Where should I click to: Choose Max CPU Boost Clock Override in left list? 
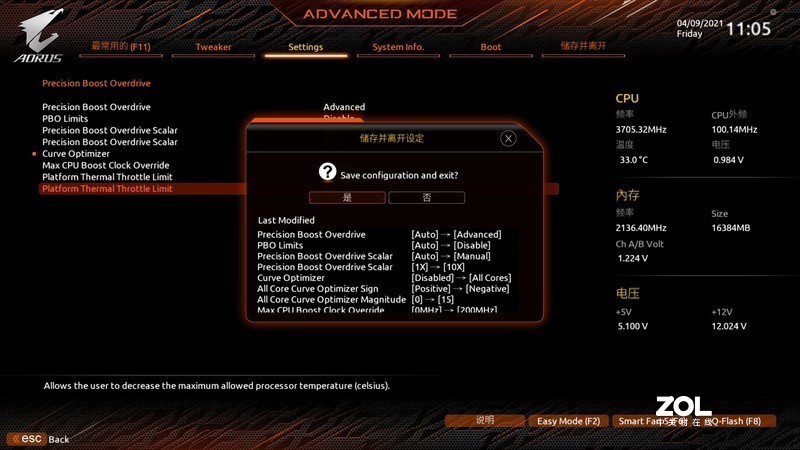click(x=106, y=165)
